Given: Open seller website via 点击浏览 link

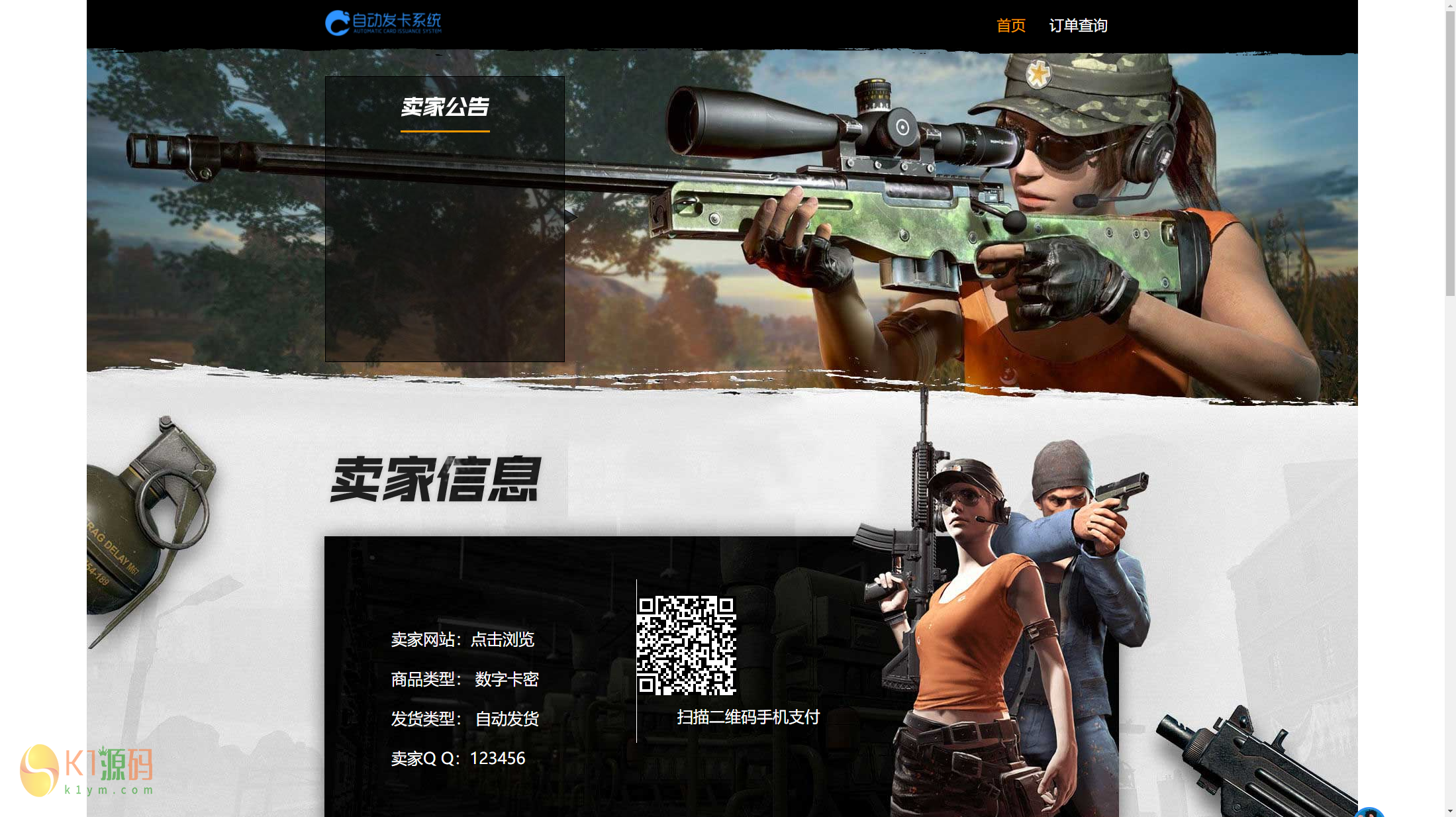Looking at the screenshot, I should point(503,640).
